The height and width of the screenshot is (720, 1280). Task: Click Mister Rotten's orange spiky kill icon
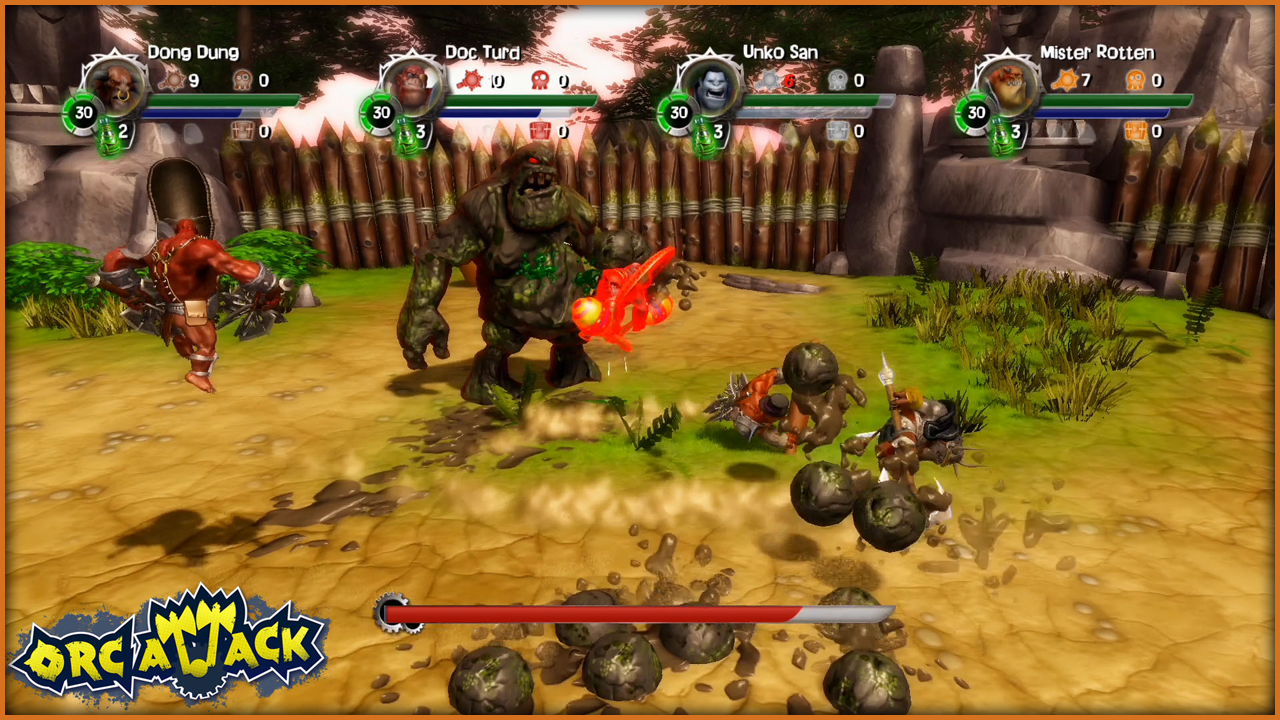click(x=1064, y=80)
